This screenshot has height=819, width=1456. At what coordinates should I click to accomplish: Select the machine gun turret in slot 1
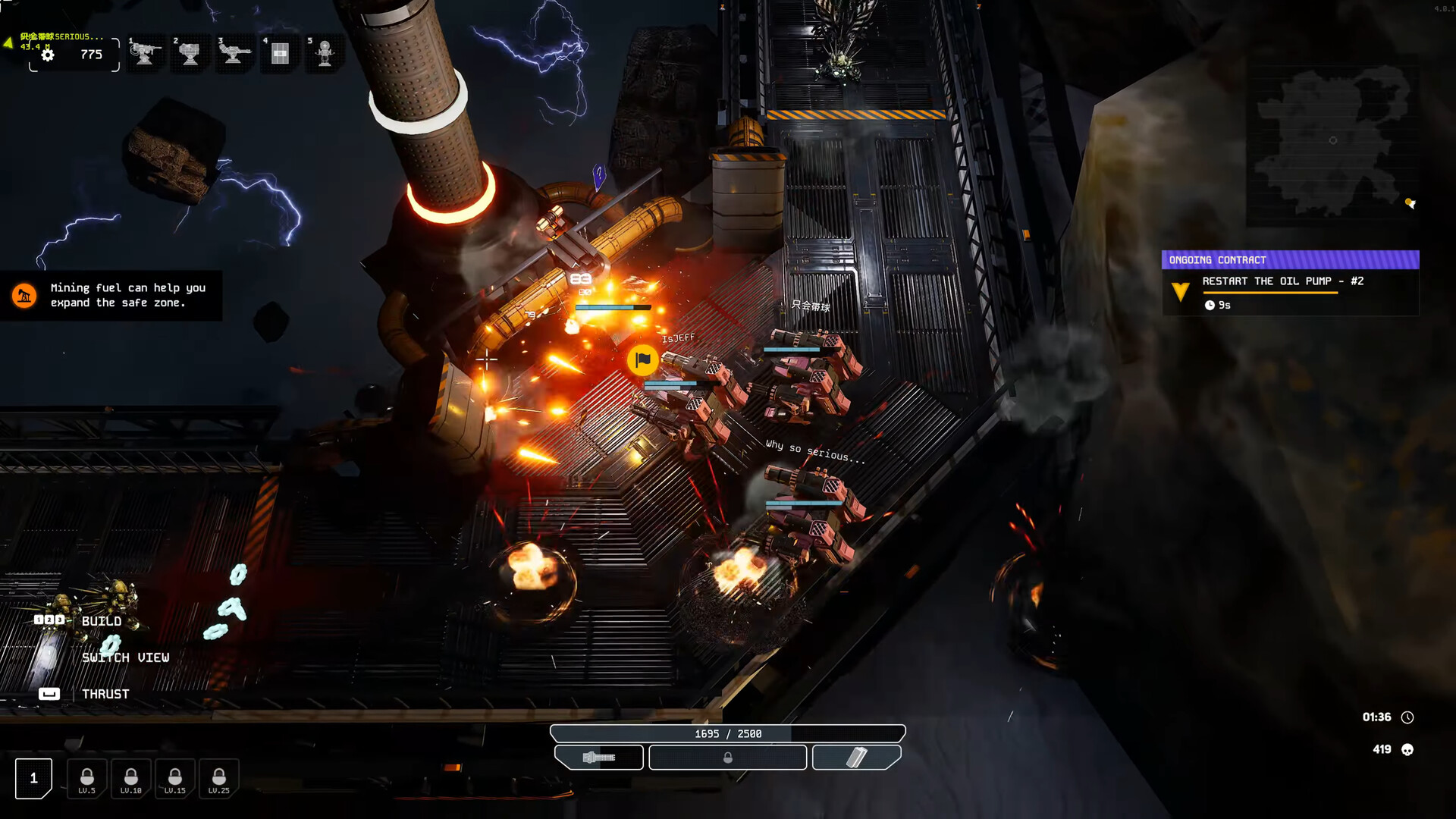pos(145,54)
